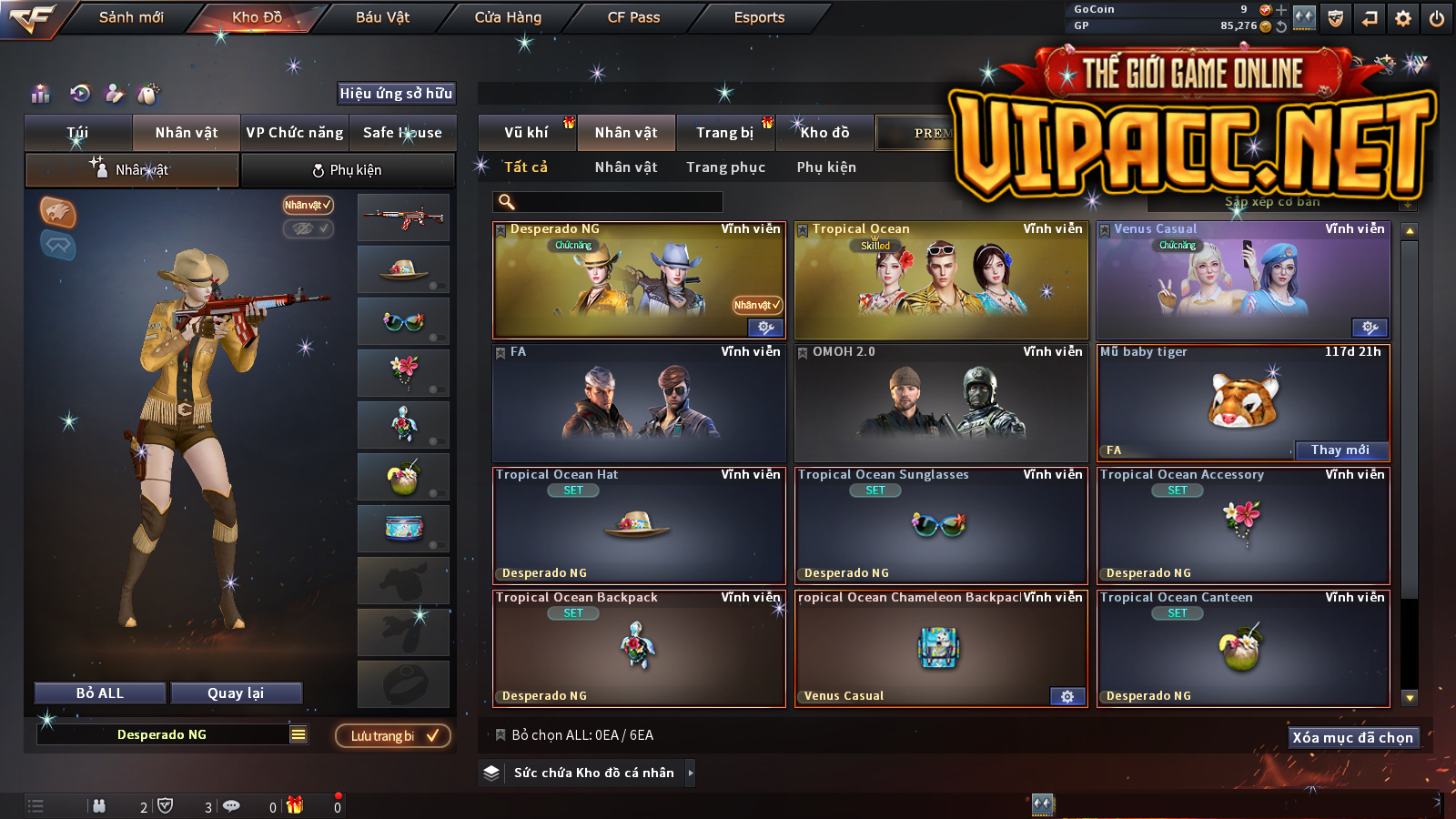This screenshot has width=1456, height=819.
Task: Click the Quay lại back button
Action: pyautogui.click(x=236, y=693)
